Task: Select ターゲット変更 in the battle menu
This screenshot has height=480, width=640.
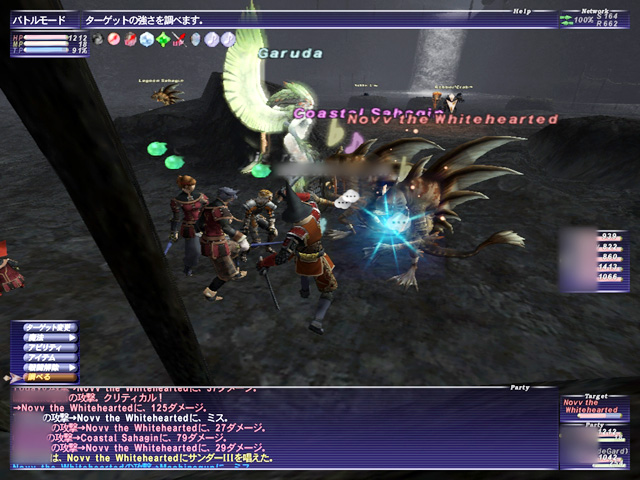Action: pos(50,328)
